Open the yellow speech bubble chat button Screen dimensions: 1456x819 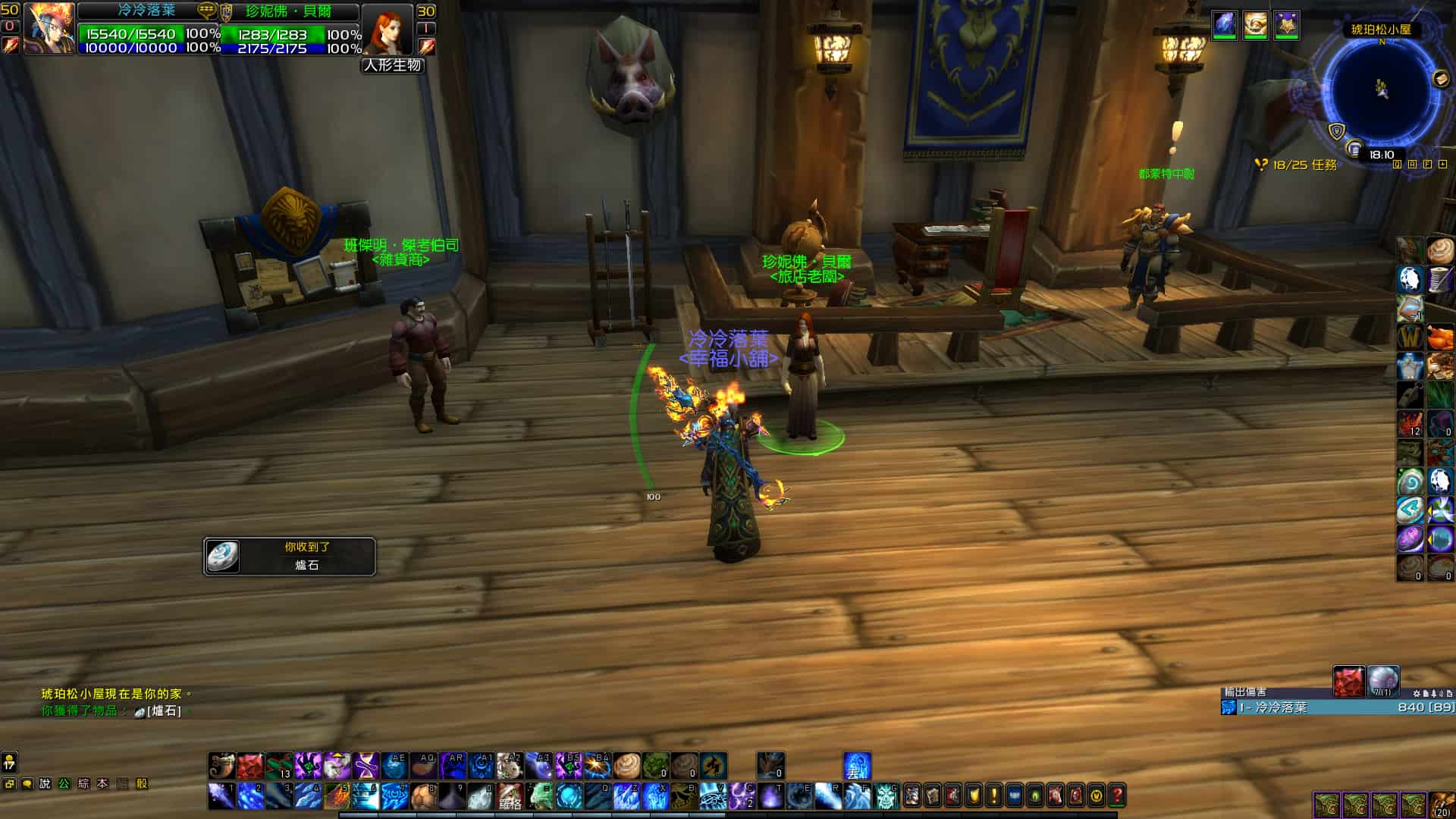click(x=27, y=783)
